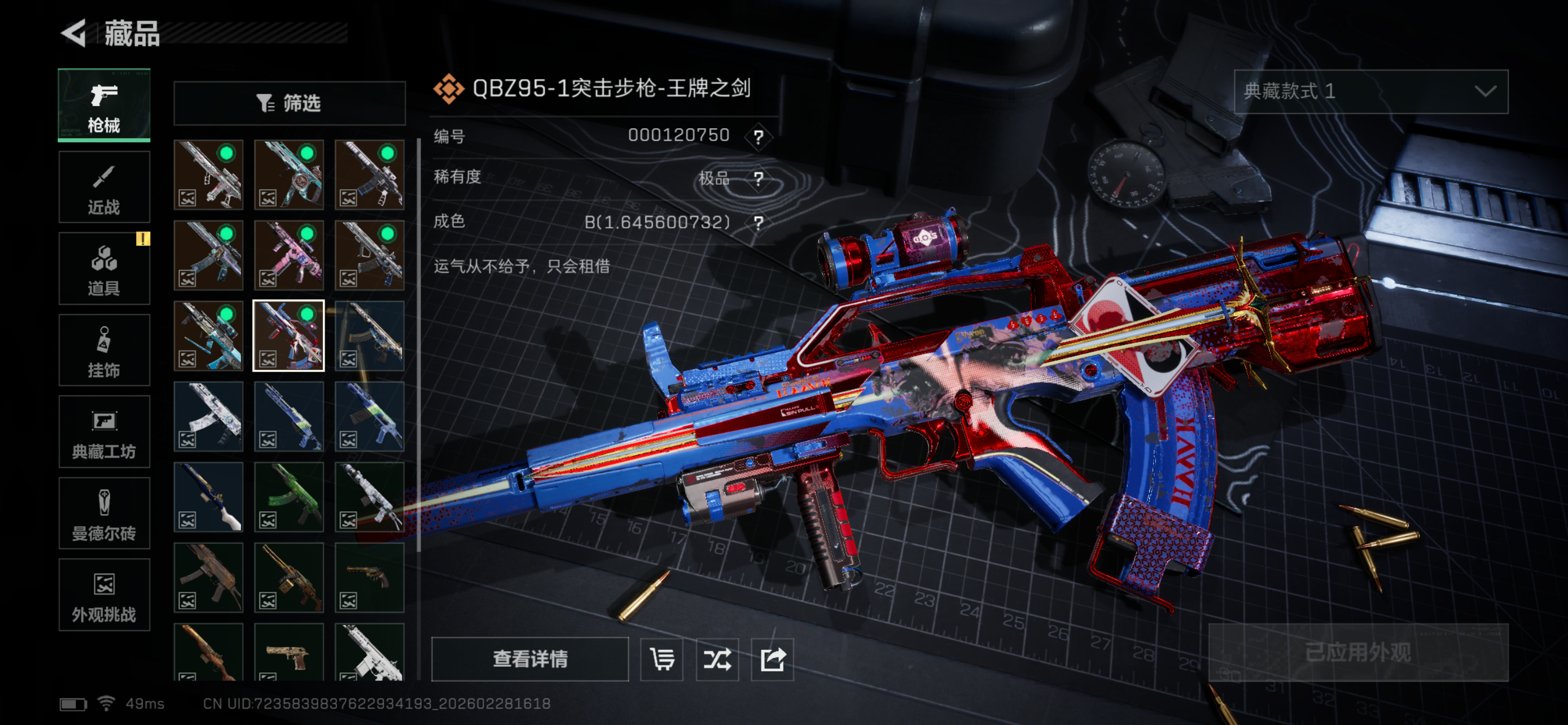1568x725 pixels.
Task: Show help for 成色 condition value
Action: pyautogui.click(x=759, y=222)
